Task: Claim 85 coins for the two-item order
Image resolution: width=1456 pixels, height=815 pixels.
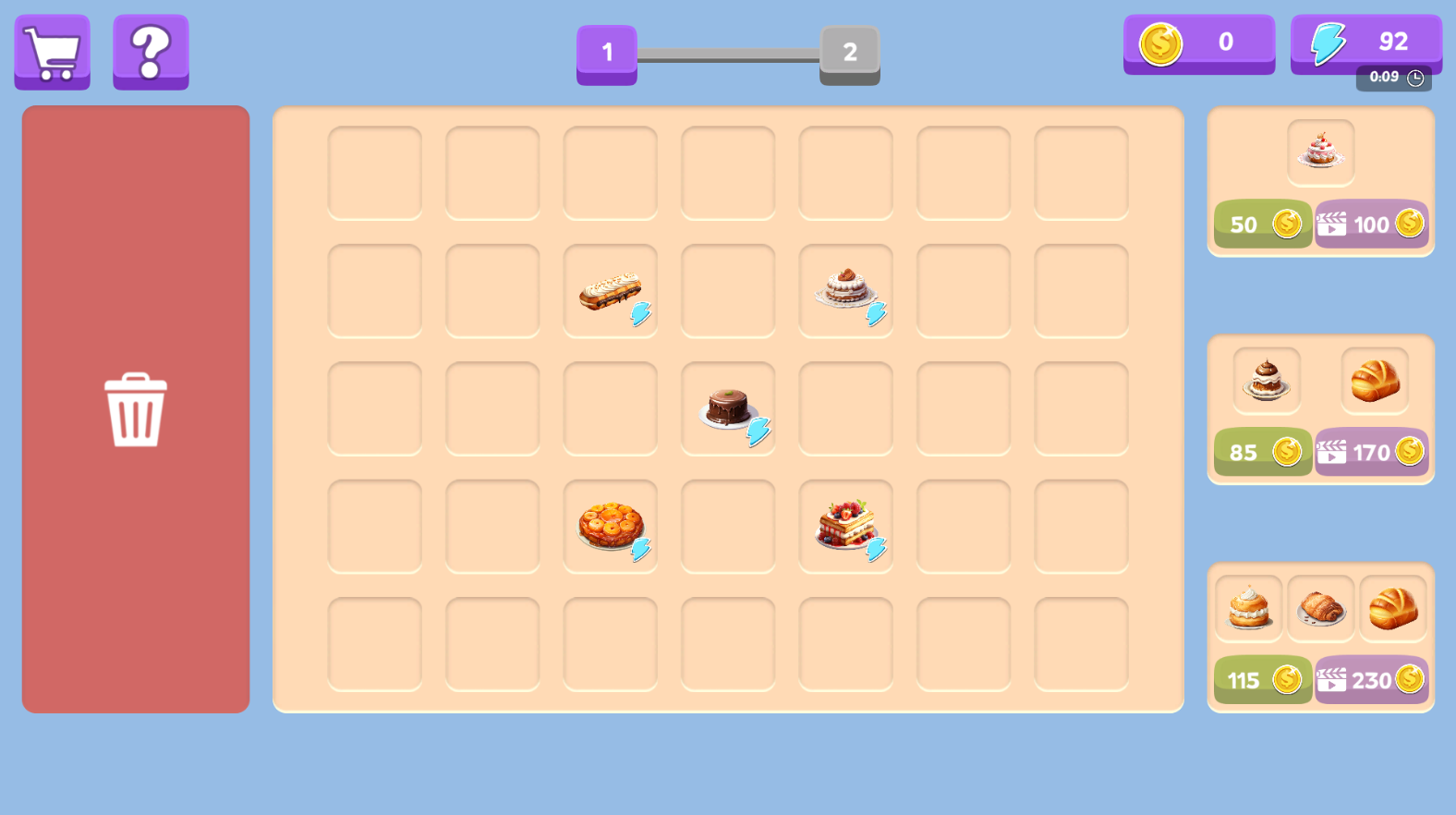Action: click(1263, 452)
